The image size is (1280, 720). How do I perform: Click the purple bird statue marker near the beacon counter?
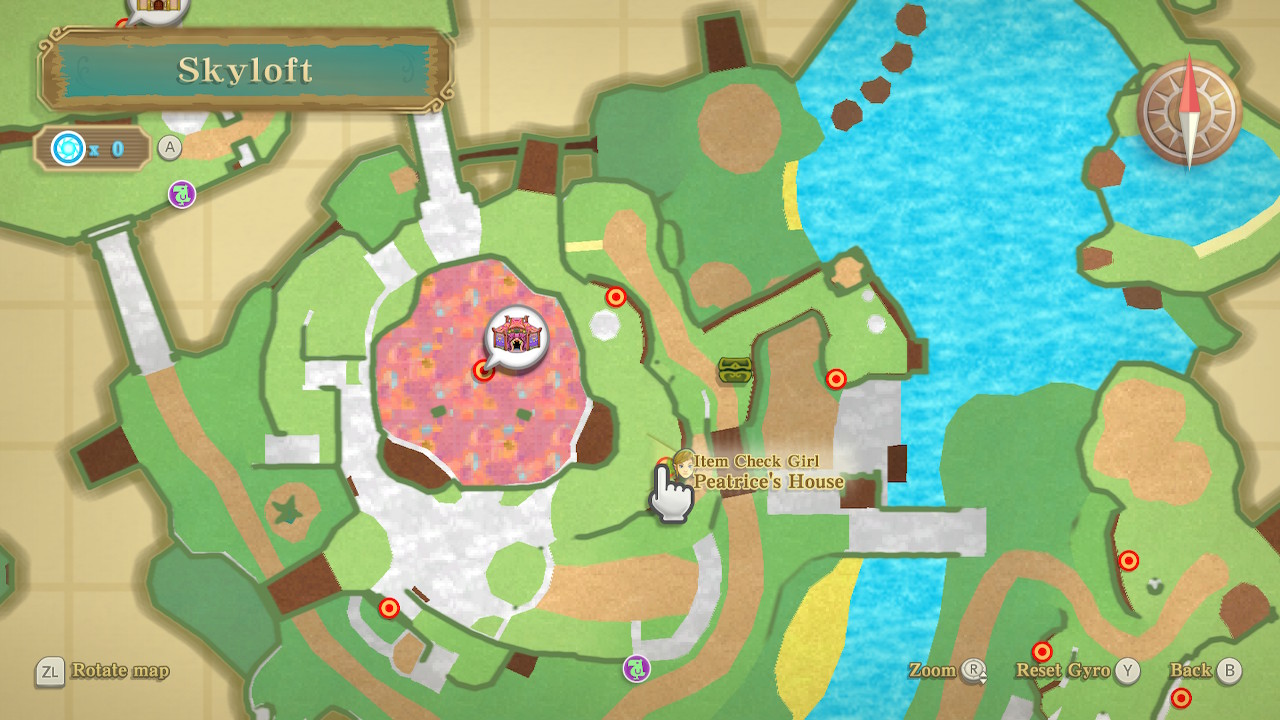181,194
